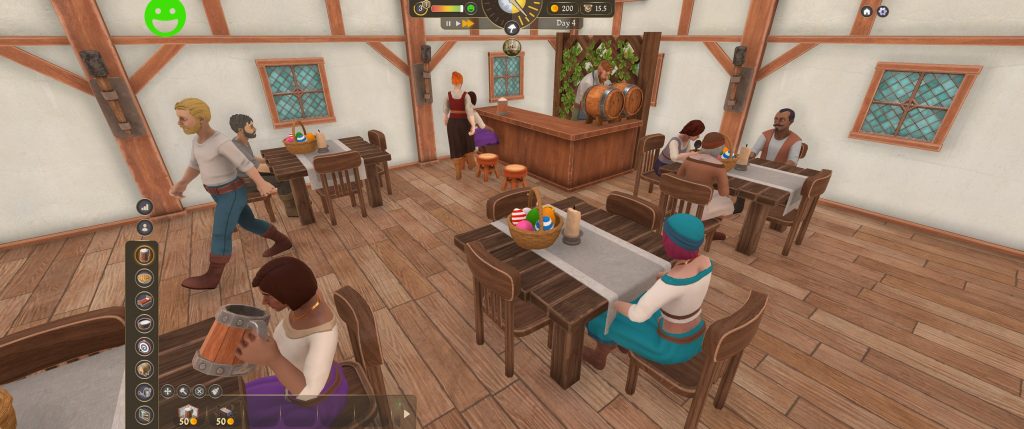
Task: Activate the remove tool with X icon
Action: (199, 391)
